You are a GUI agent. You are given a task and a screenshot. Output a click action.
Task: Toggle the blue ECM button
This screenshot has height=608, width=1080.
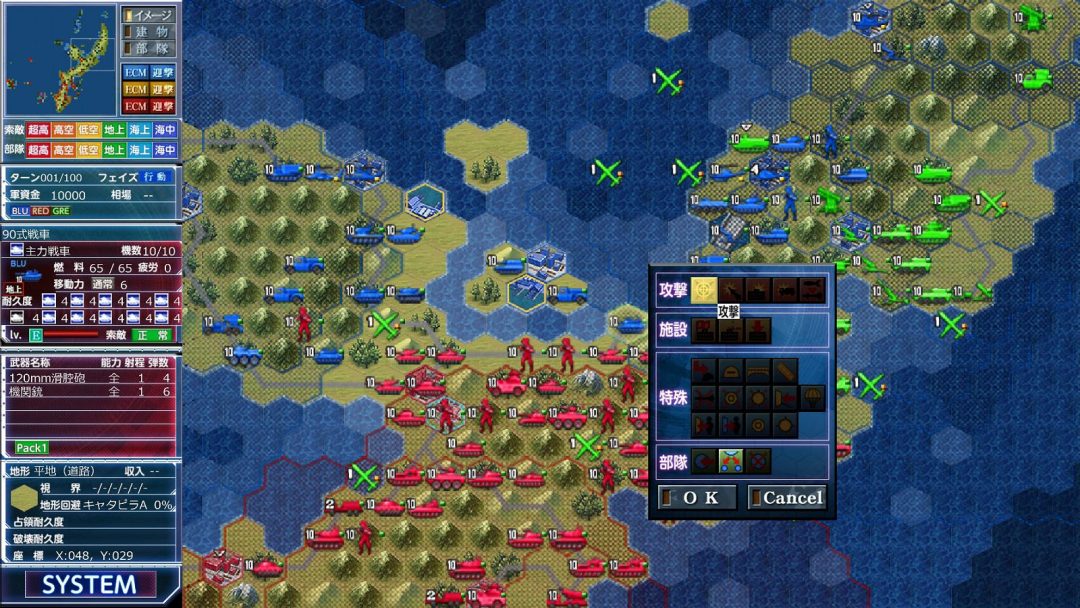point(134,72)
